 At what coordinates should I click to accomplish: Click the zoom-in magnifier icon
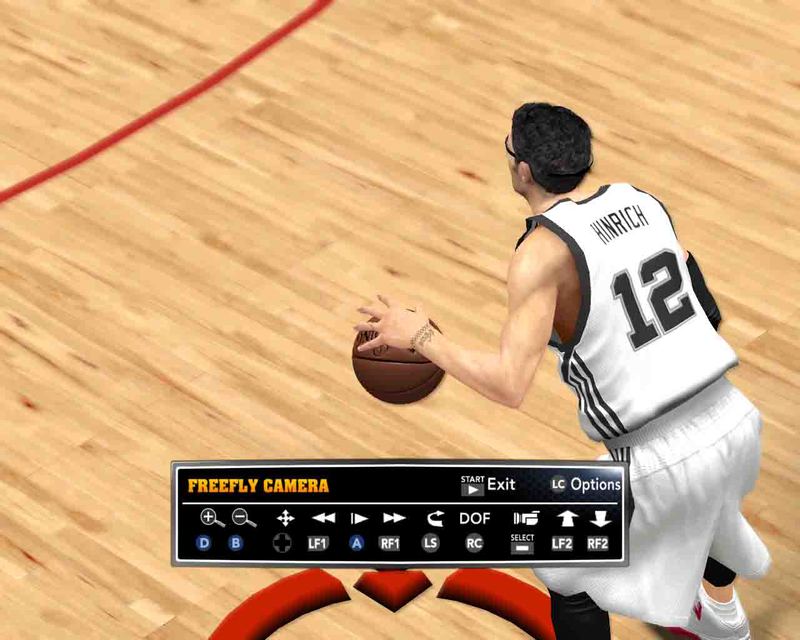pyautogui.click(x=211, y=518)
